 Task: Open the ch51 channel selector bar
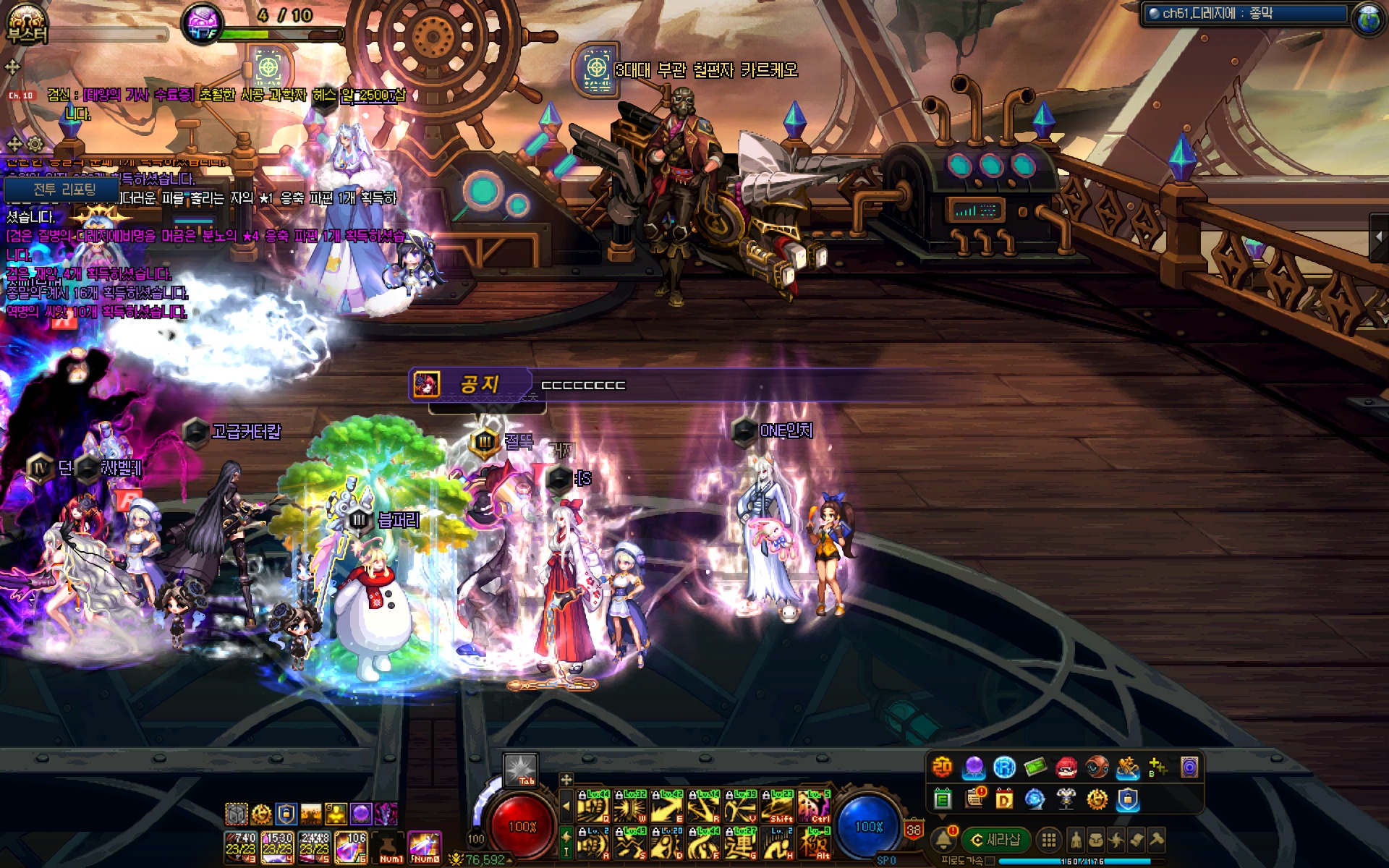(x=1244, y=14)
